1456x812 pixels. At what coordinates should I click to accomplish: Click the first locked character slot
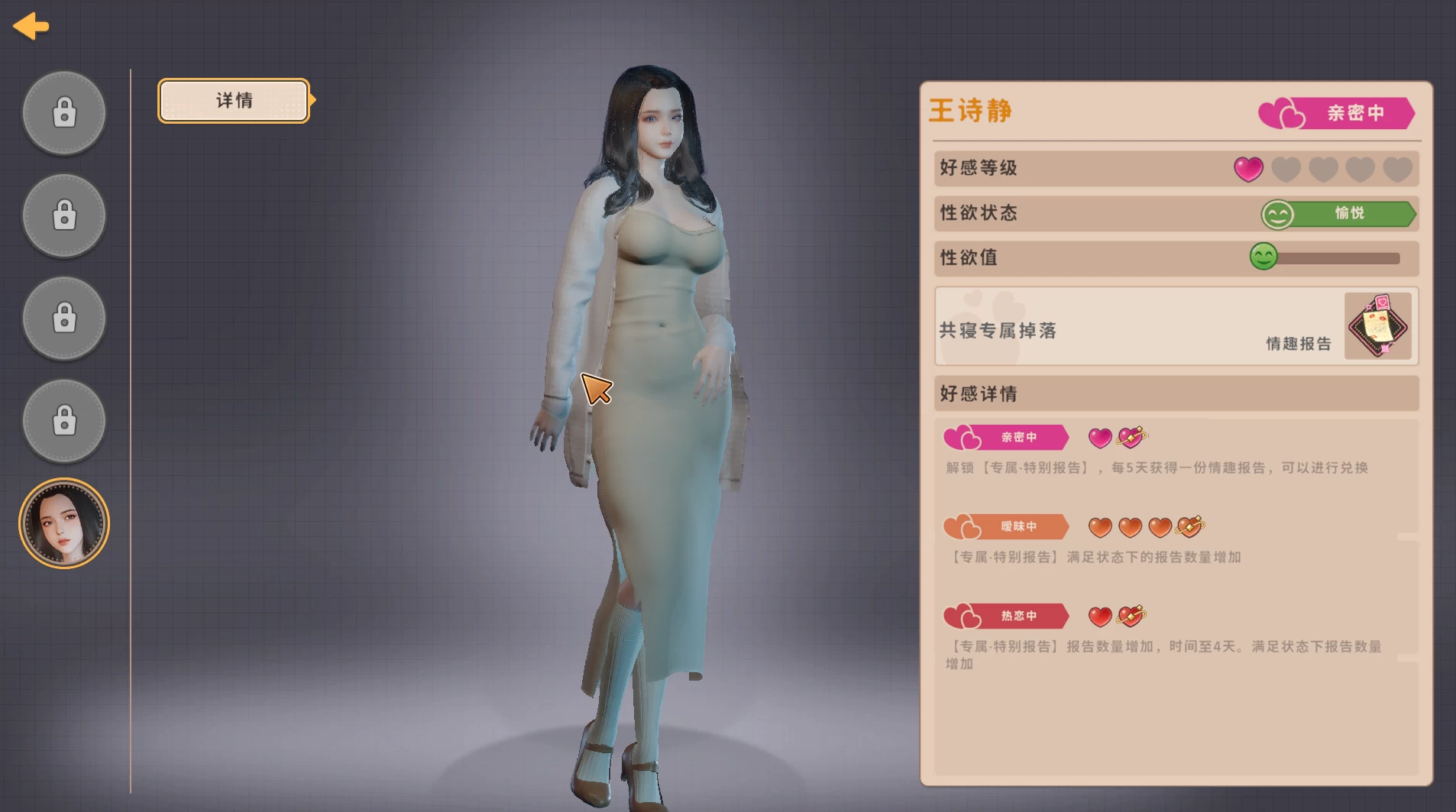coord(64,112)
